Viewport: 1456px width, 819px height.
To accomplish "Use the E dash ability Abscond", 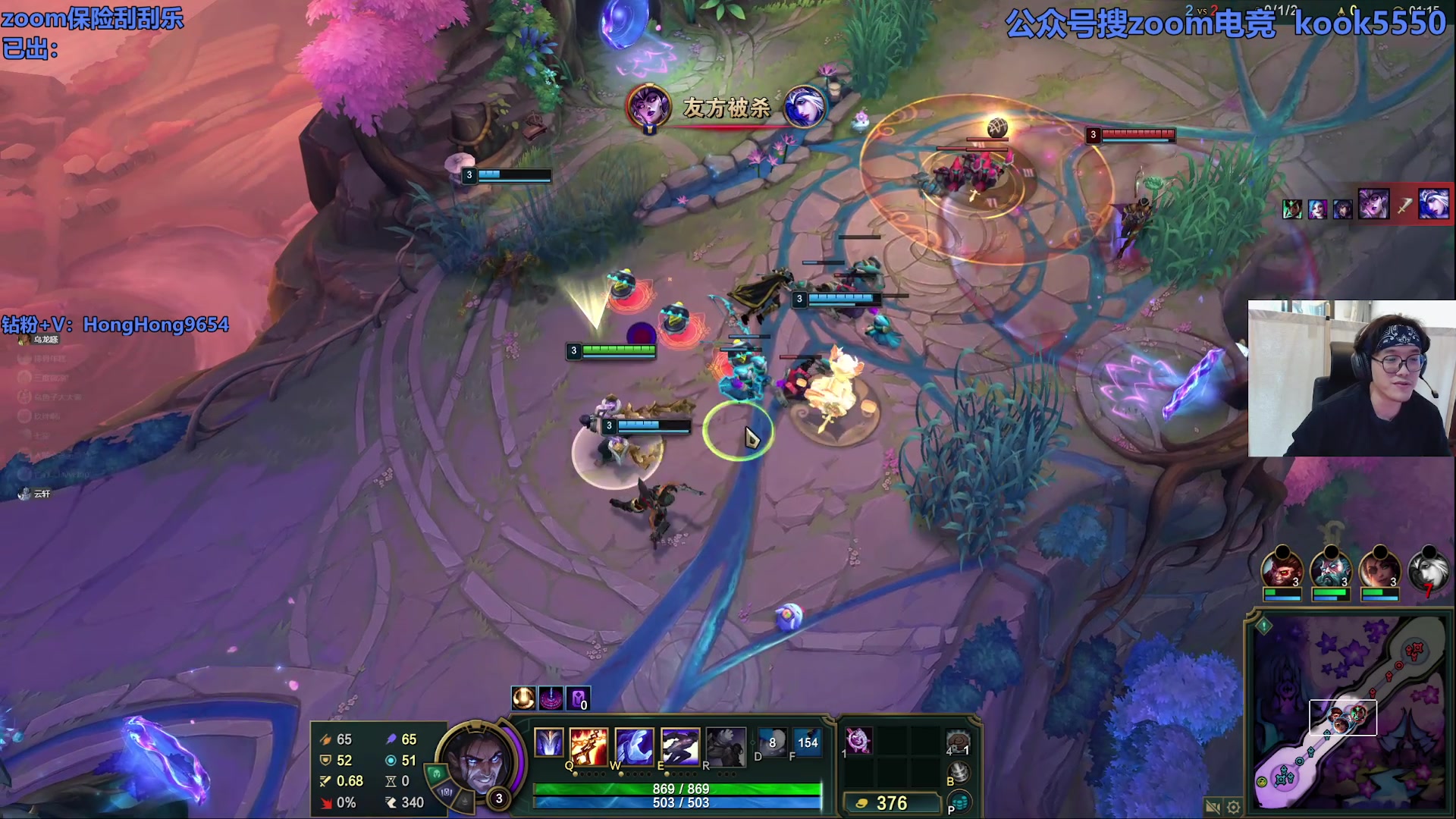I will [679, 745].
